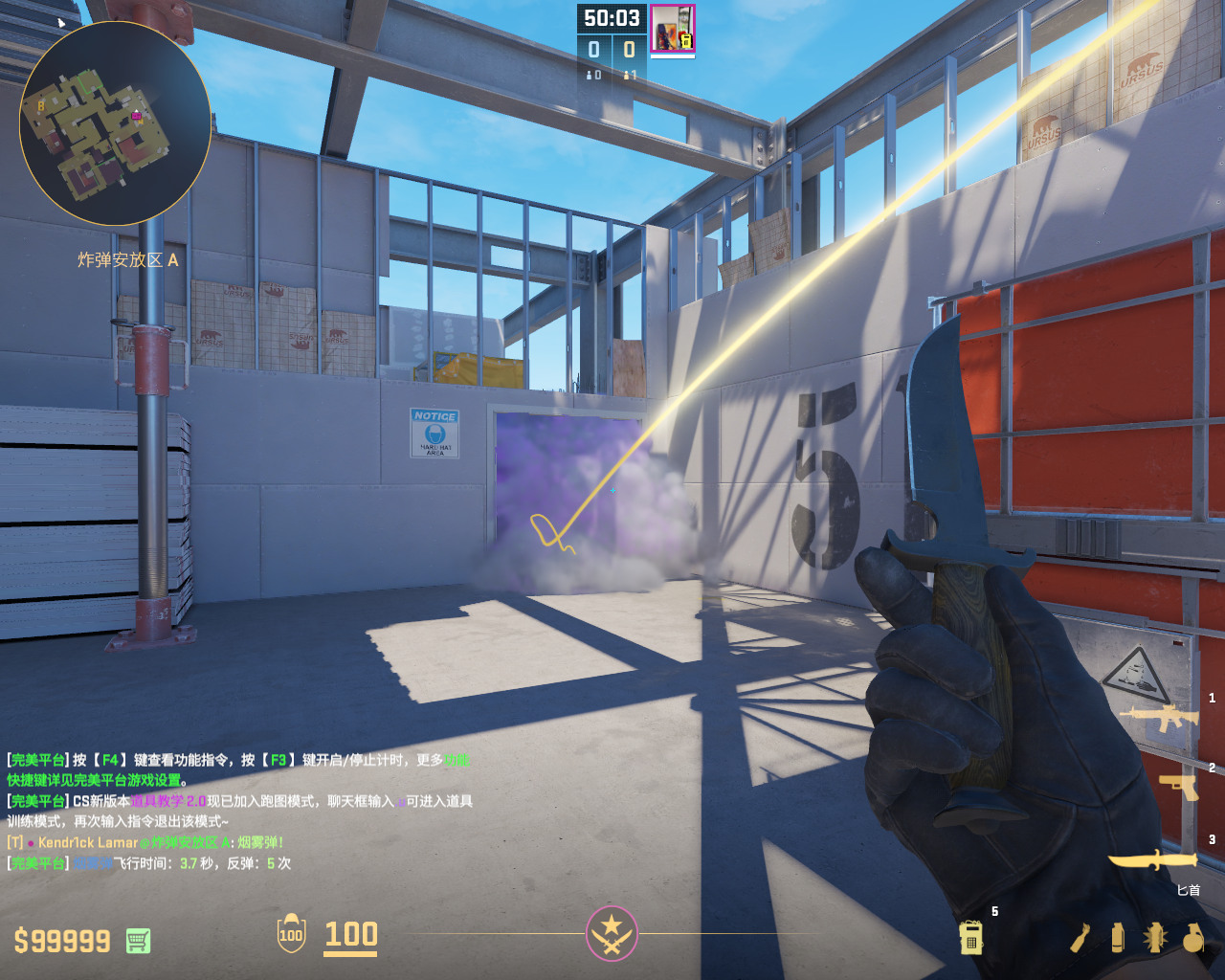
Task: Select the C4 bomb in slot 5
Action: (971, 938)
